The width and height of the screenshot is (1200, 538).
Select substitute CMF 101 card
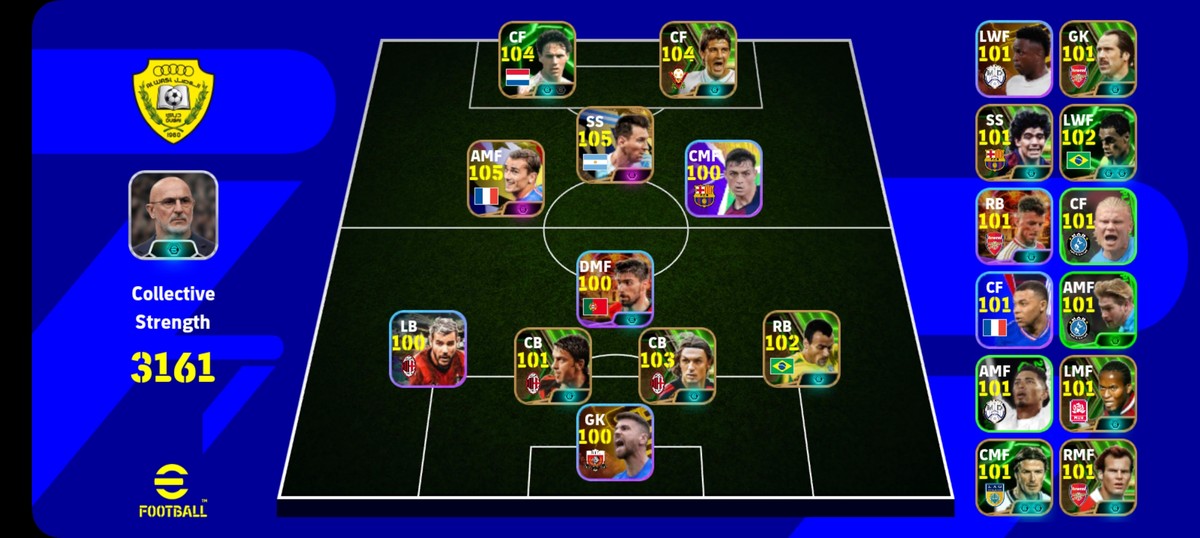[1014, 478]
